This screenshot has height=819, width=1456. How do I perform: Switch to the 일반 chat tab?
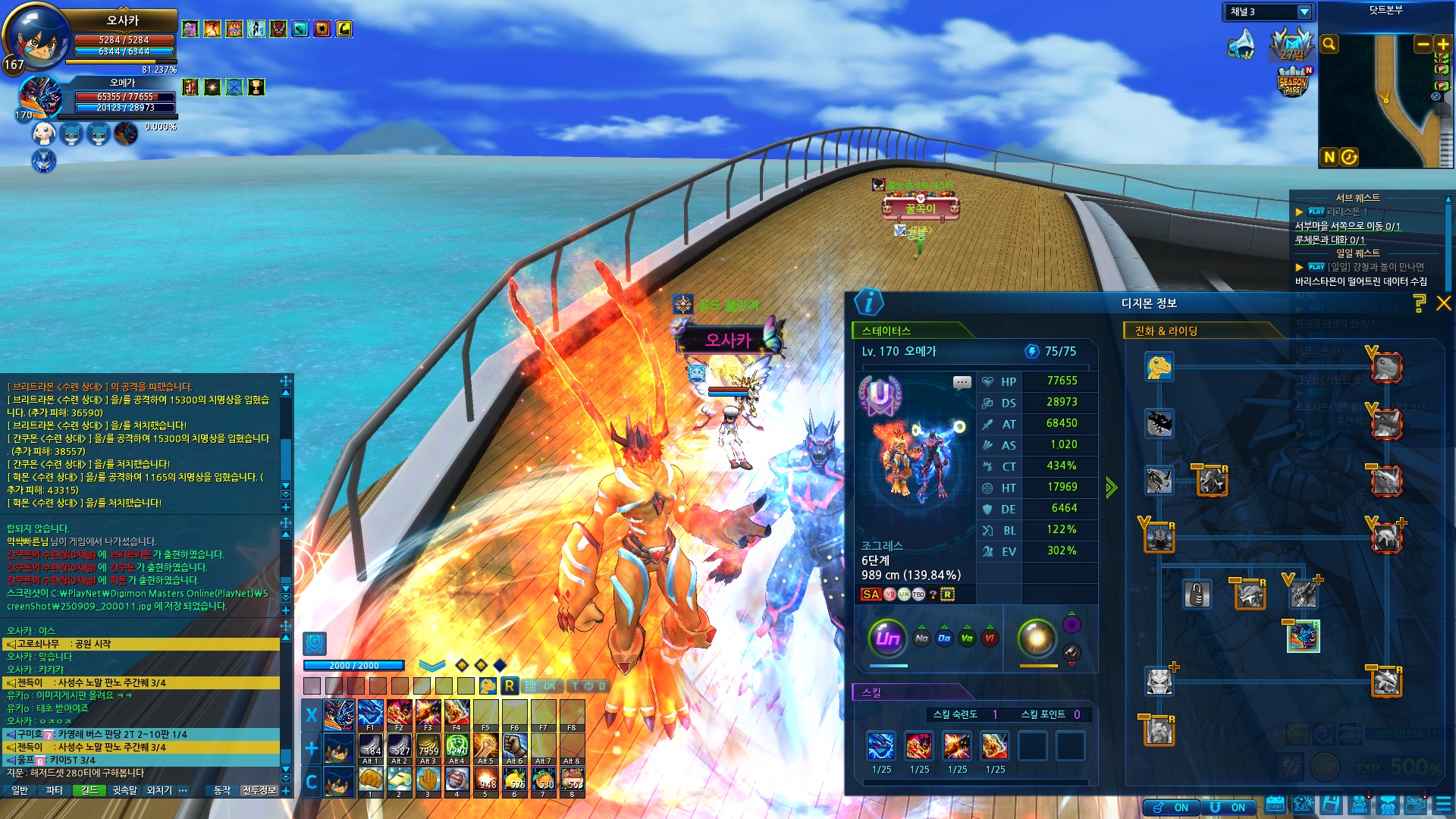coord(20,790)
